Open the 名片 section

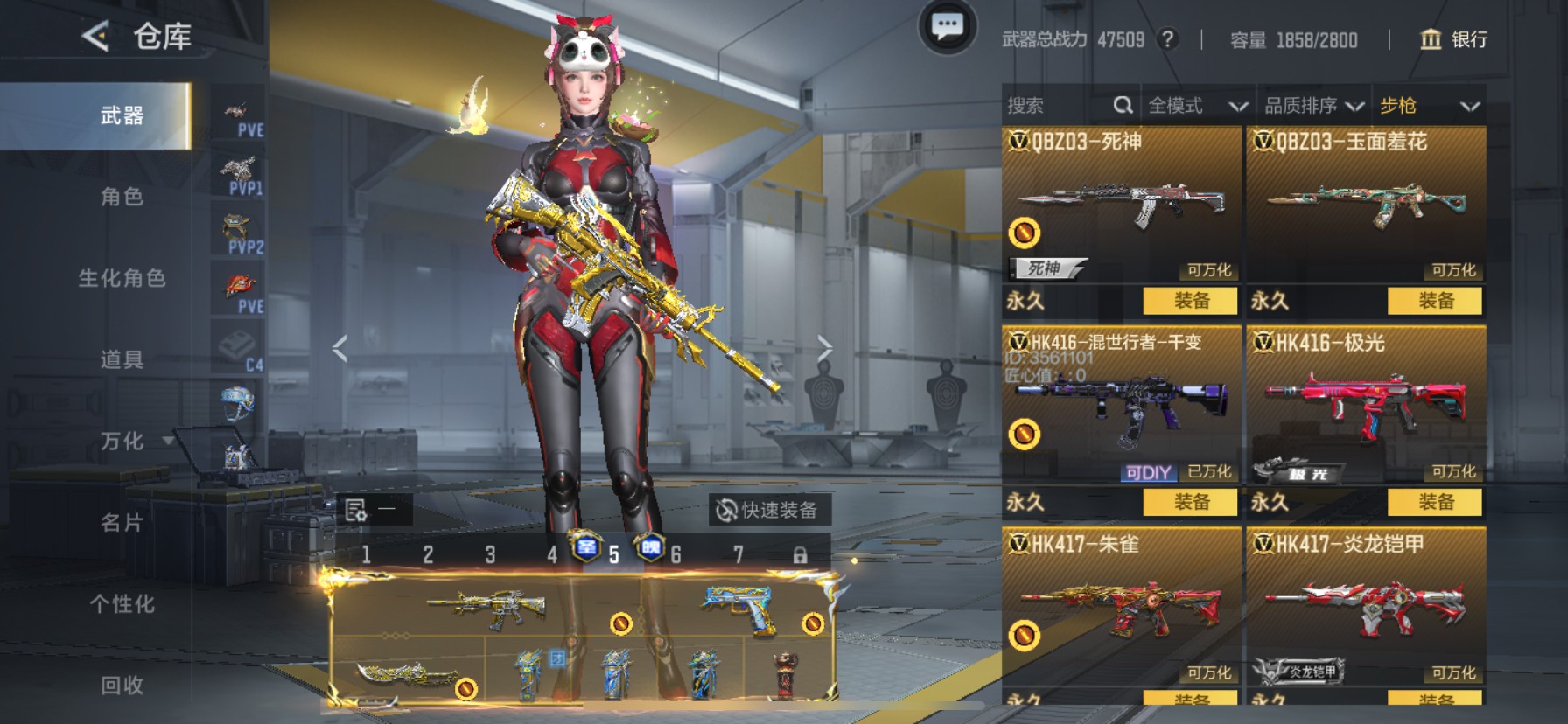(x=122, y=523)
